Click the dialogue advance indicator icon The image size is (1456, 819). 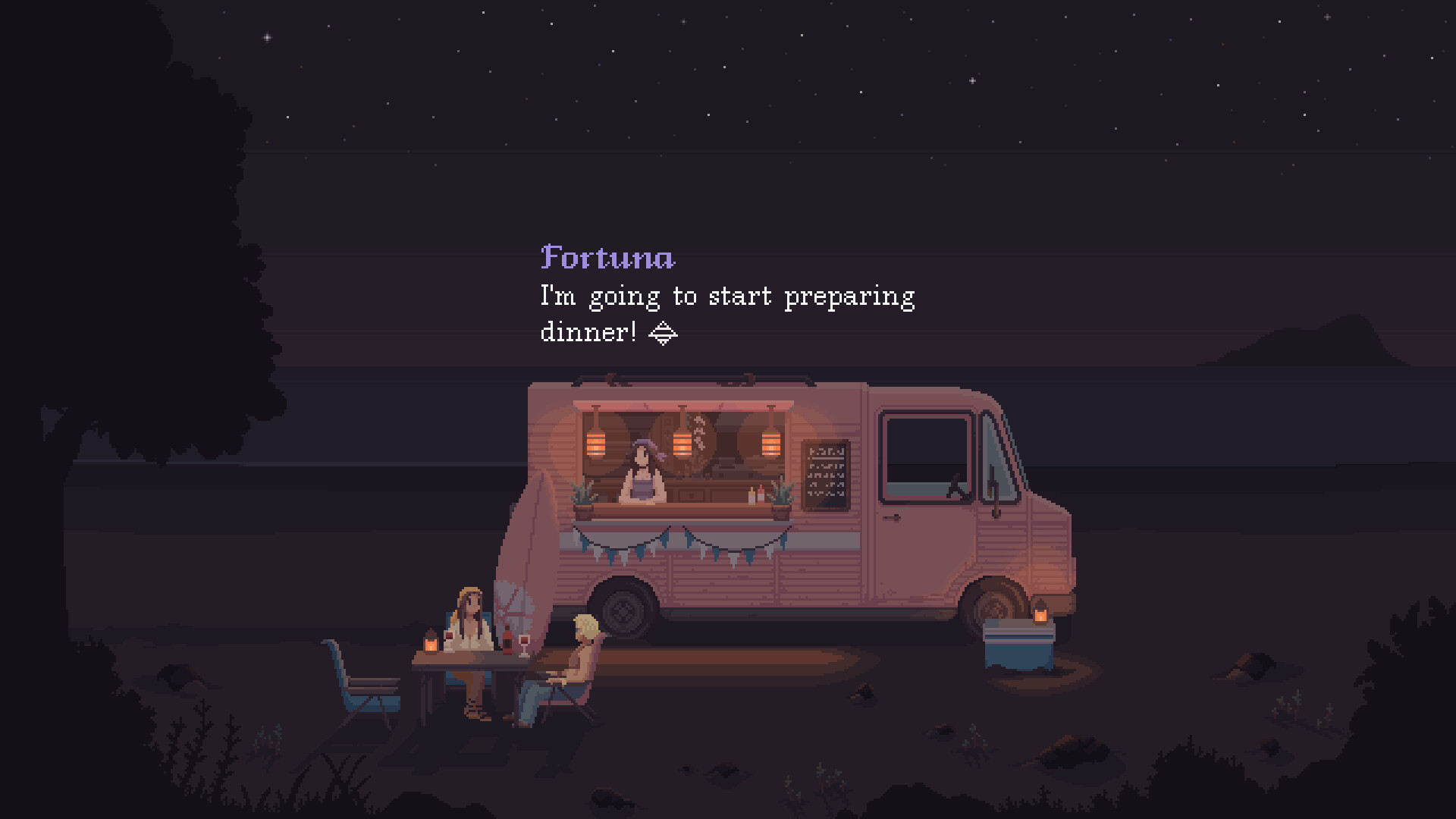pyautogui.click(x=664, y=332)
